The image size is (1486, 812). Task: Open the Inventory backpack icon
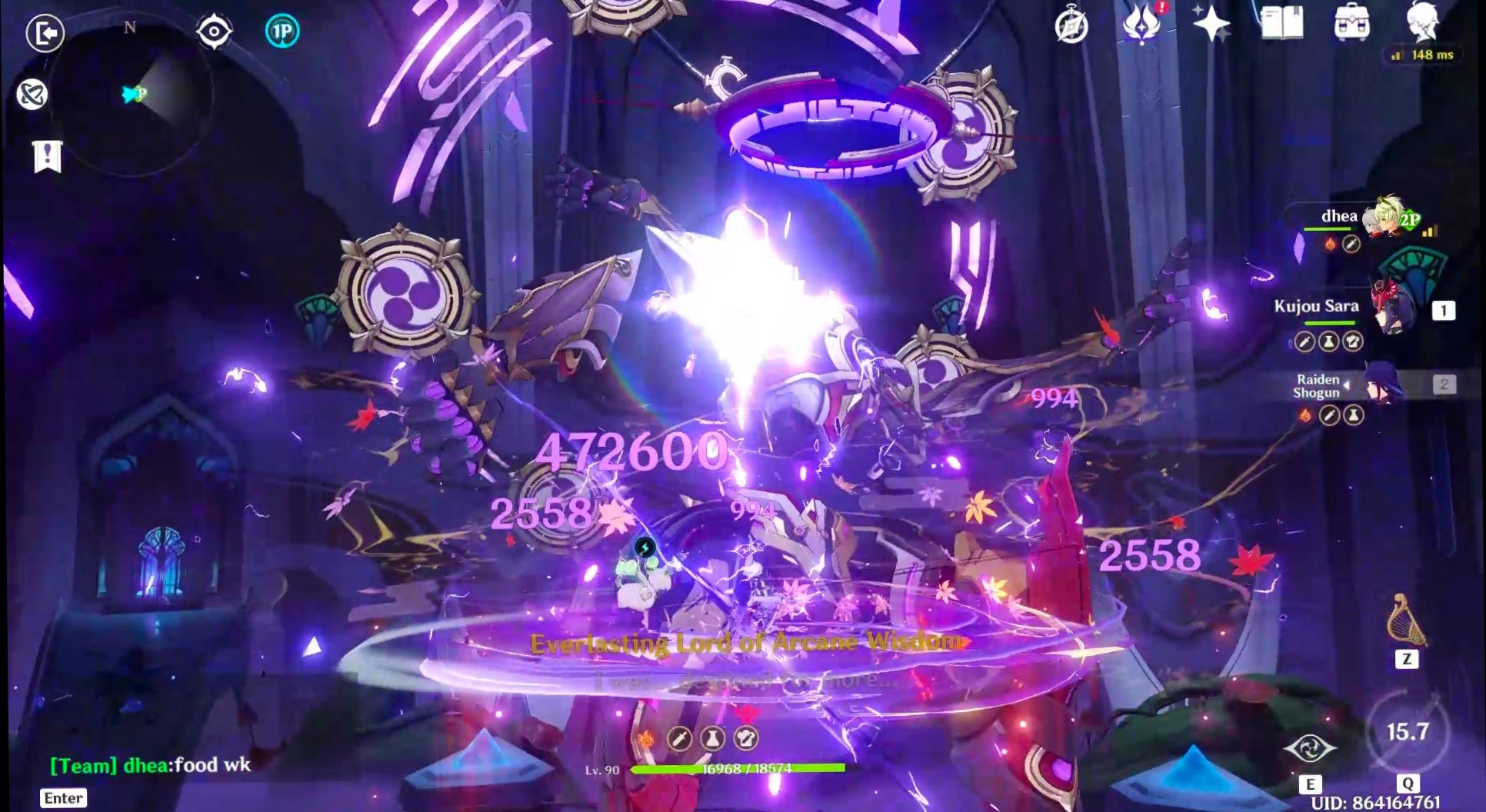point(1353,22)
